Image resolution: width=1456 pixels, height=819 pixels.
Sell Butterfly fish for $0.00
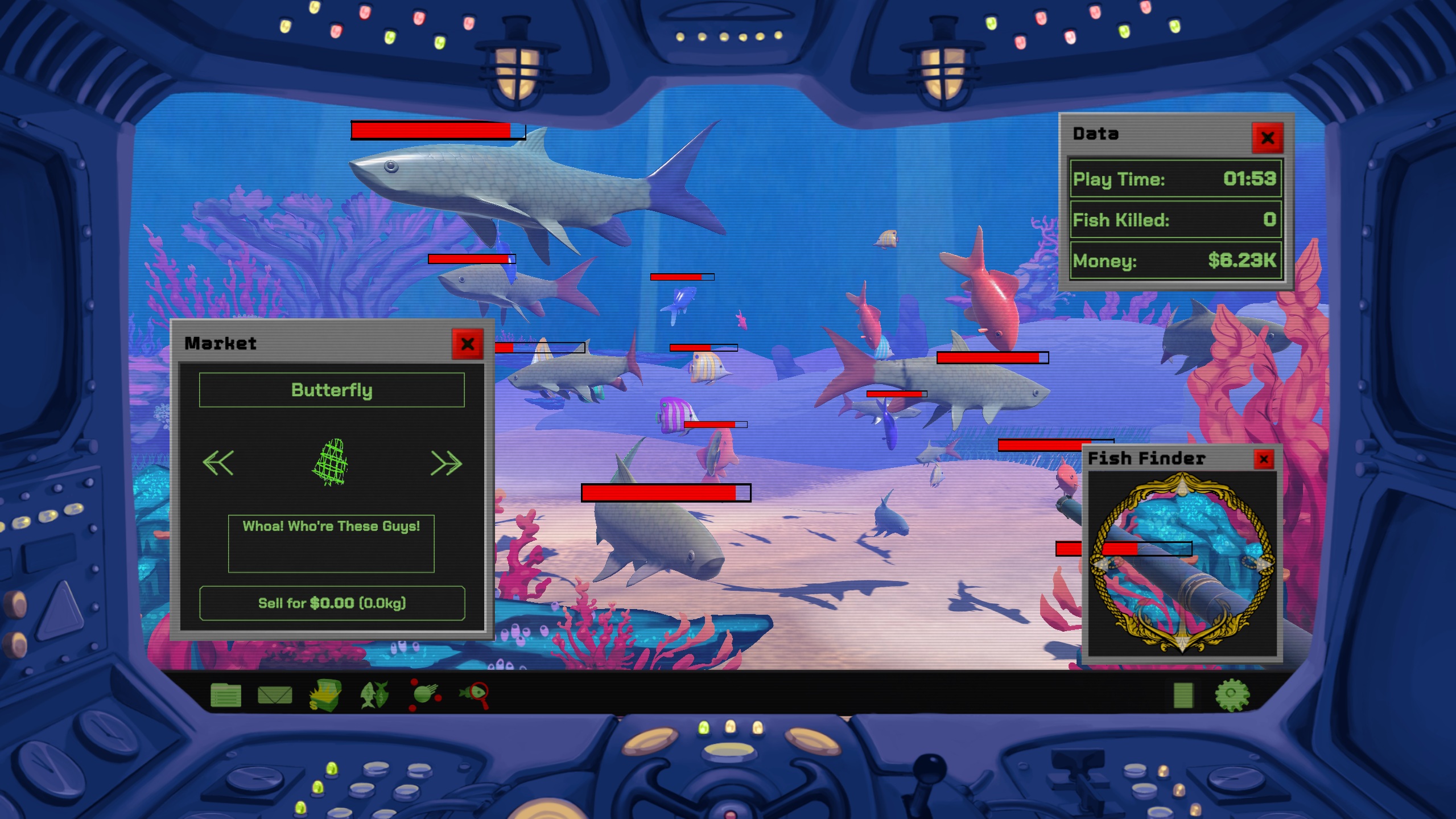[x=332, y=603]
